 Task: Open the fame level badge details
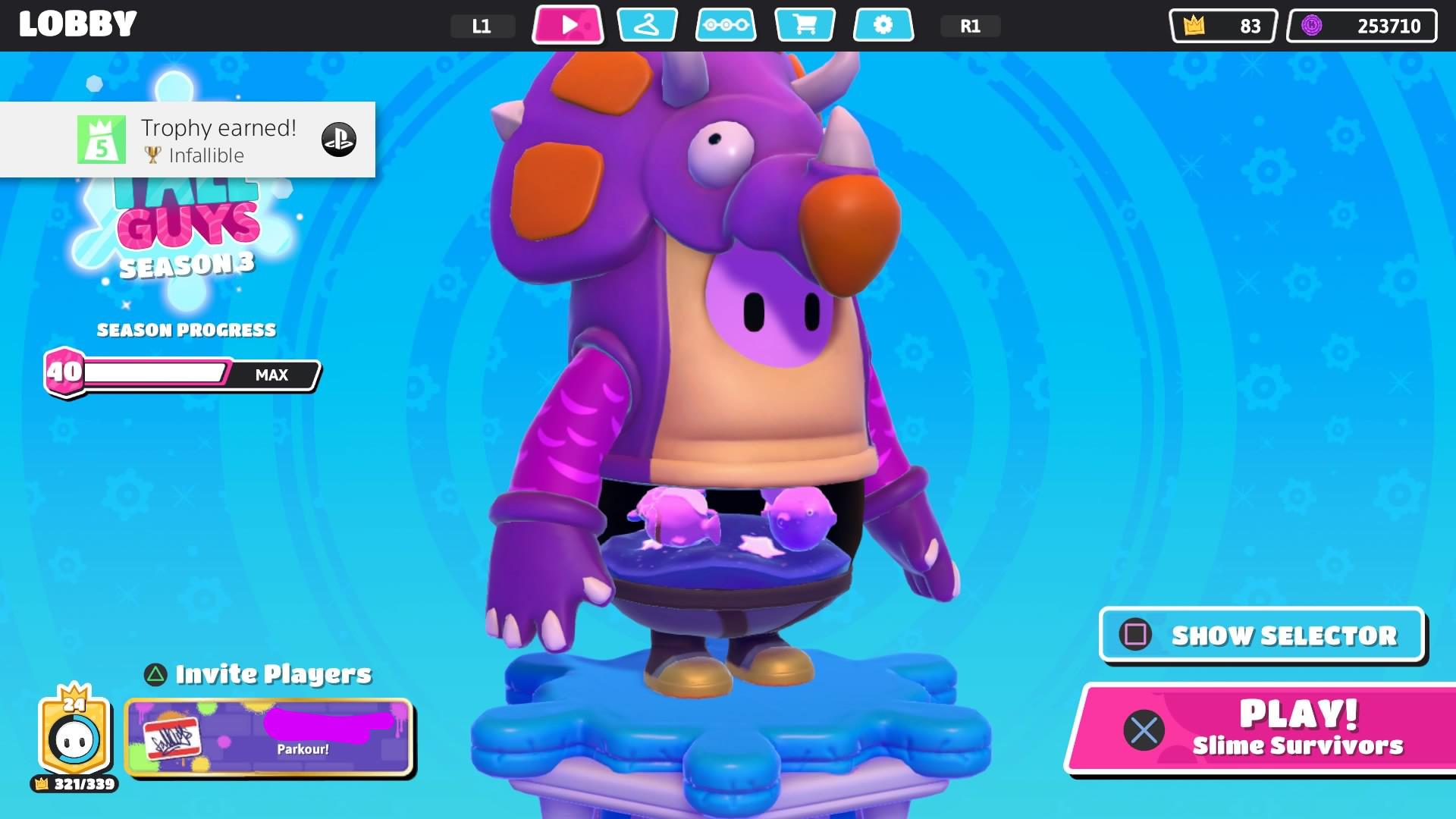72,732
